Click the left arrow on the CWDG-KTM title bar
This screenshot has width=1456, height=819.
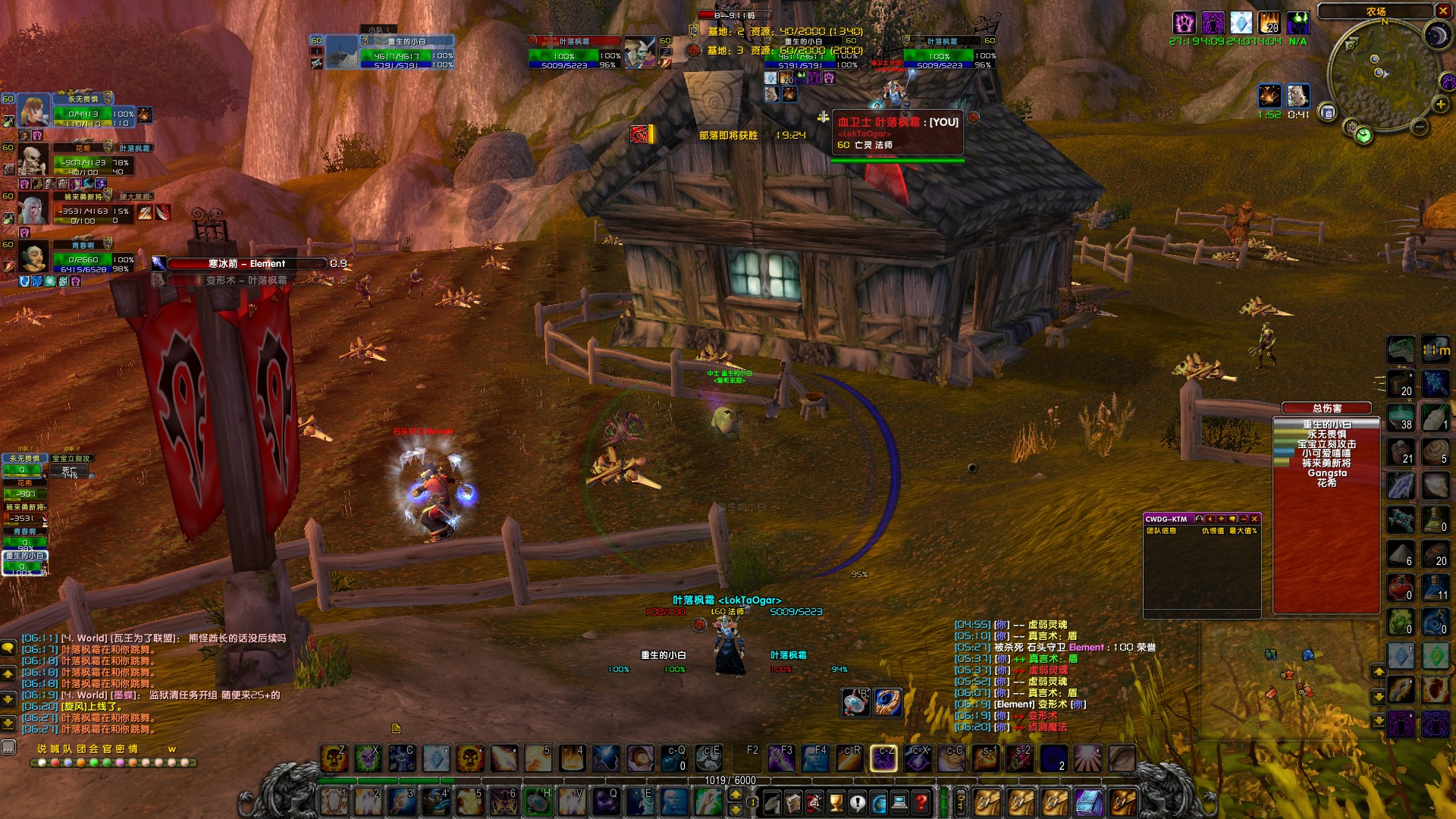pyautogui.click(x=1210, y=519)
